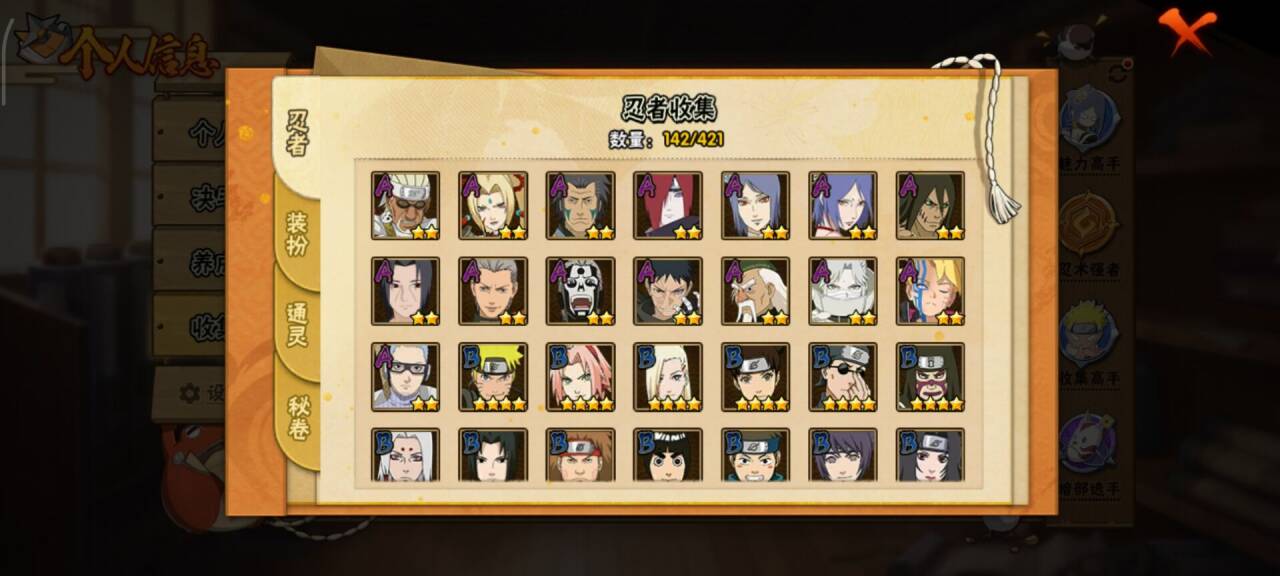Pick the eyepatch-wearing ninja portrait
The width and height of the screenshot is (1280, 576).
[x=842, y=377]
